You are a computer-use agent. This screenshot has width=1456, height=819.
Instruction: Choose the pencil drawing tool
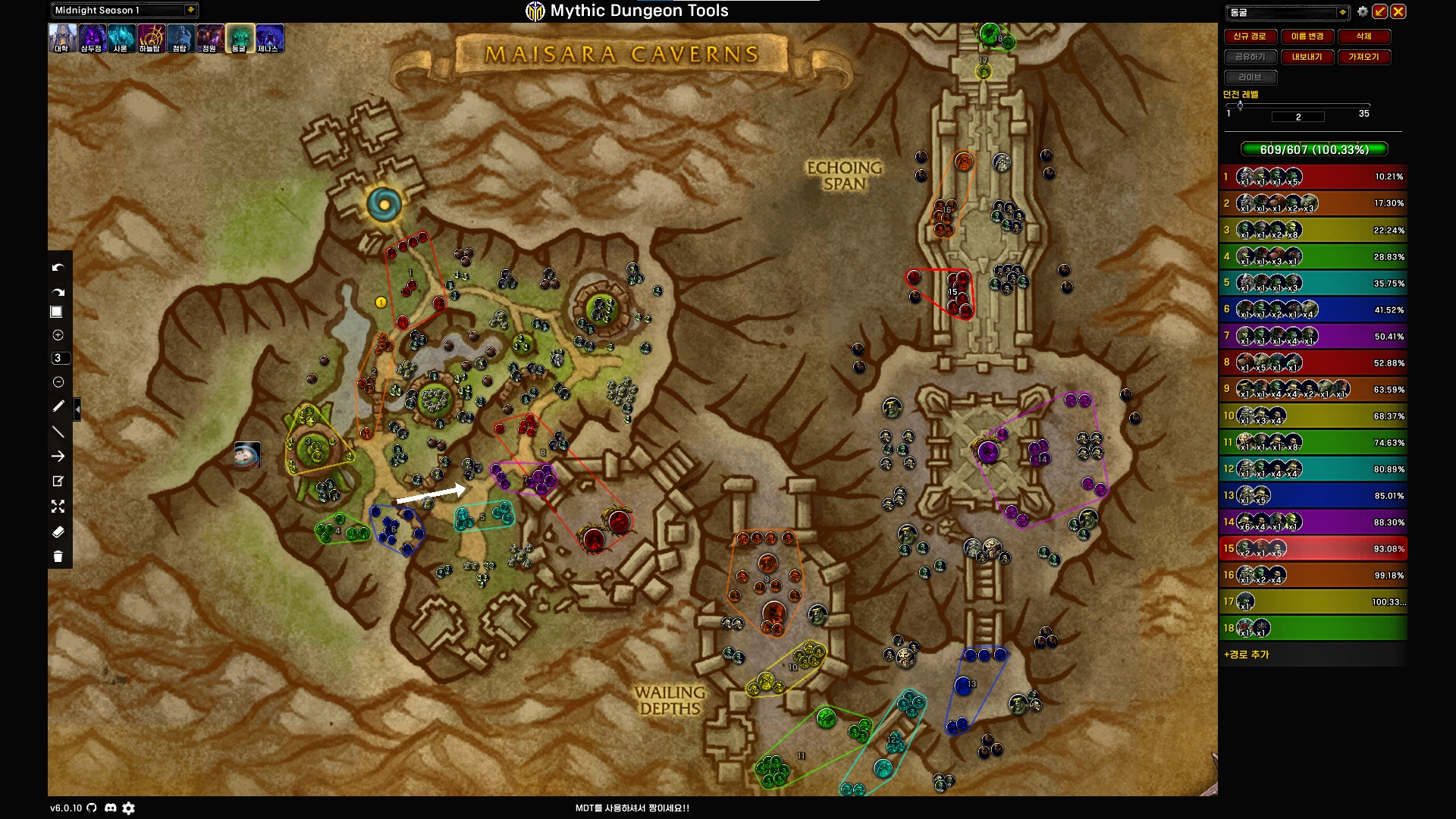point(58,406)
